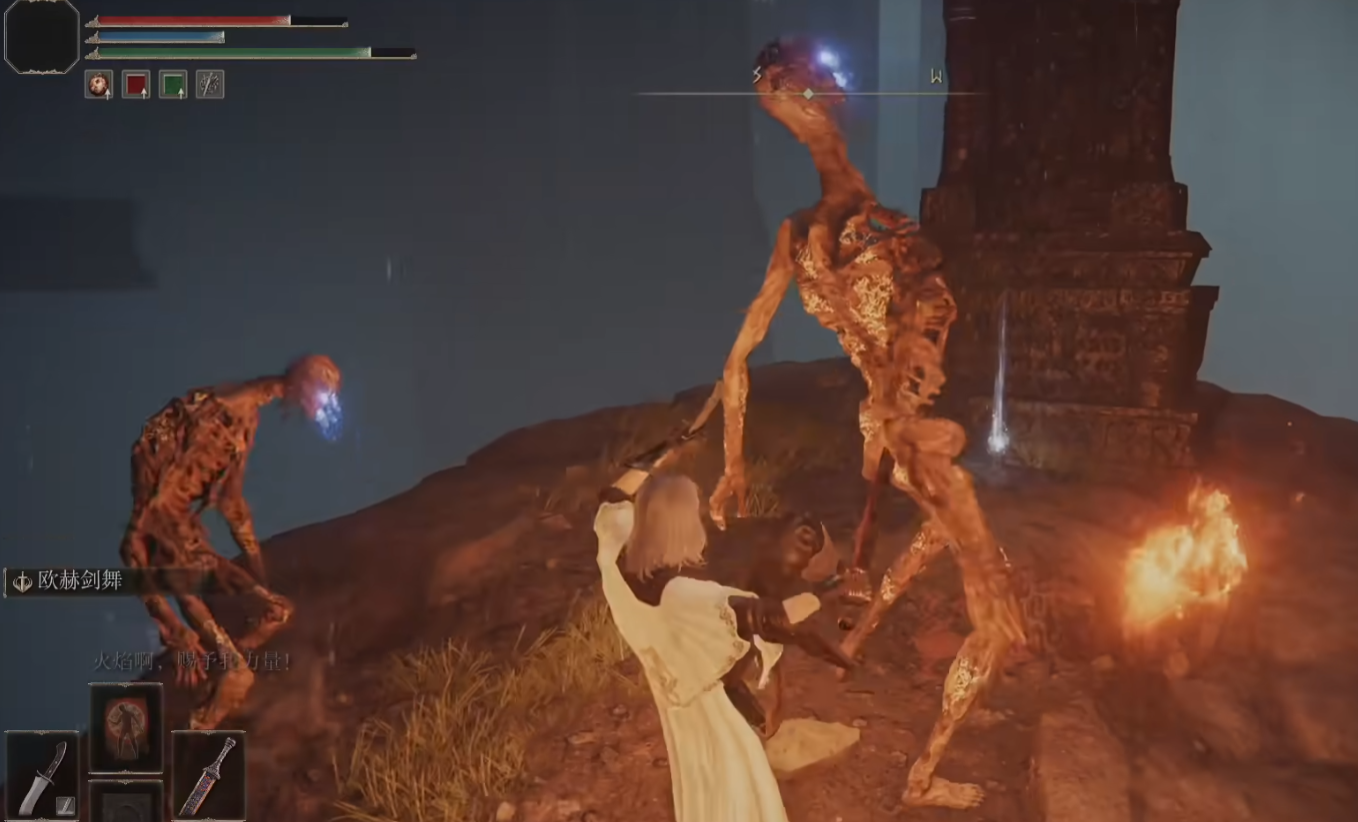Select the left-hand curved knife slot
This screenshot has width=1358, height=822.
pyautogui.click(x=42, y=776)
